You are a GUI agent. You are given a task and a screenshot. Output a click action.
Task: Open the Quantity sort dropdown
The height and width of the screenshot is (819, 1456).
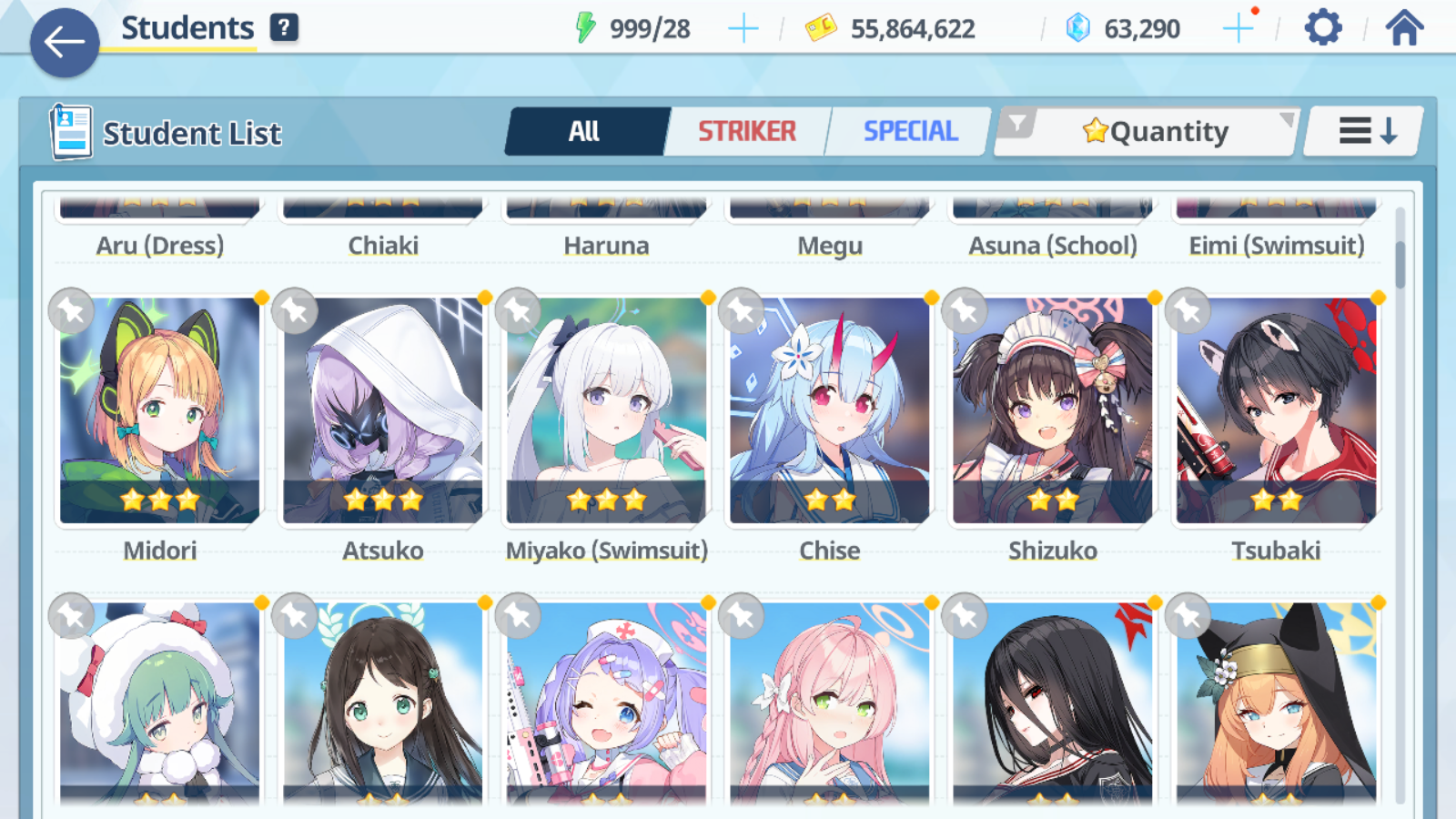(x=1165, y=130)
